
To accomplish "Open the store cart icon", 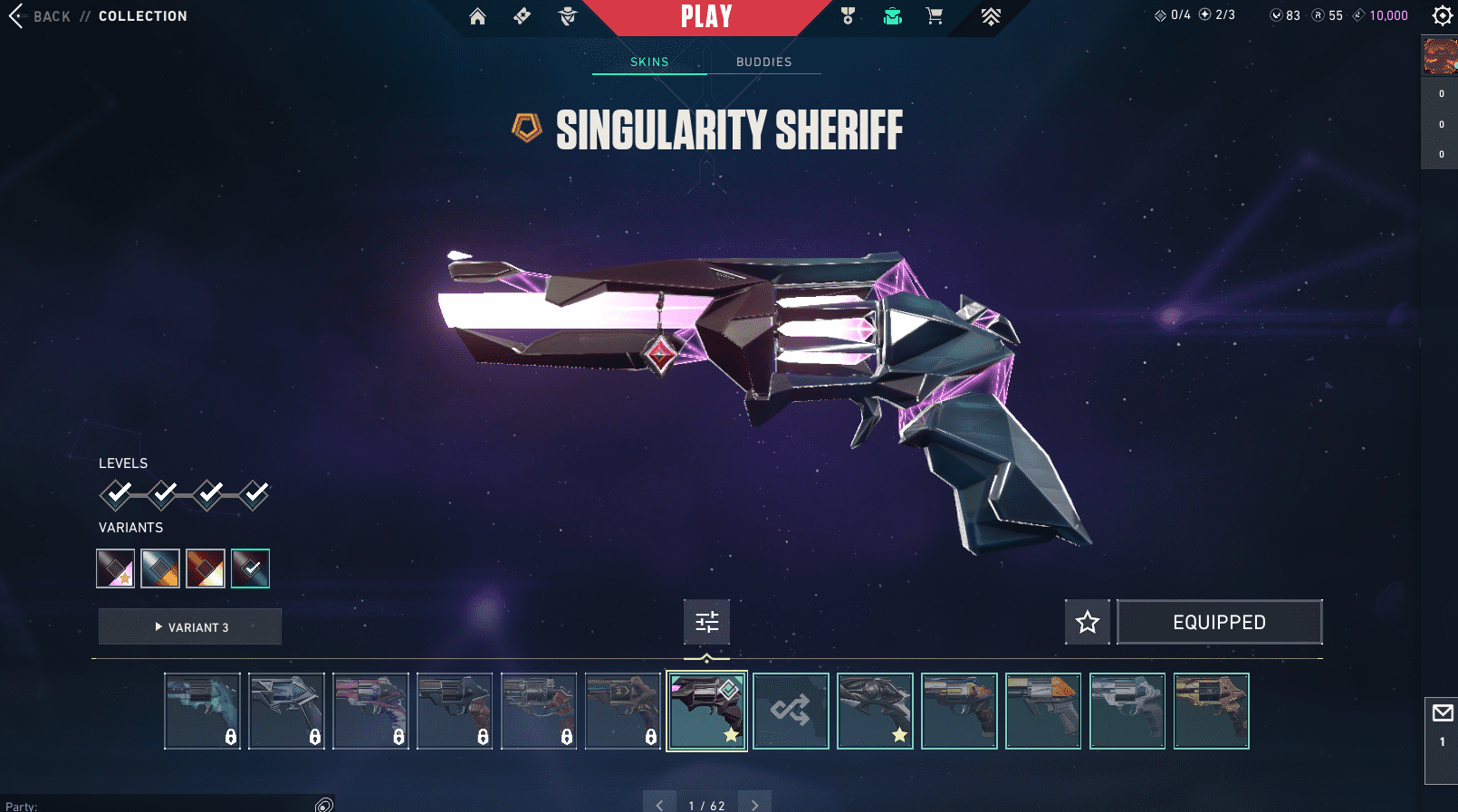I will 935,16.
